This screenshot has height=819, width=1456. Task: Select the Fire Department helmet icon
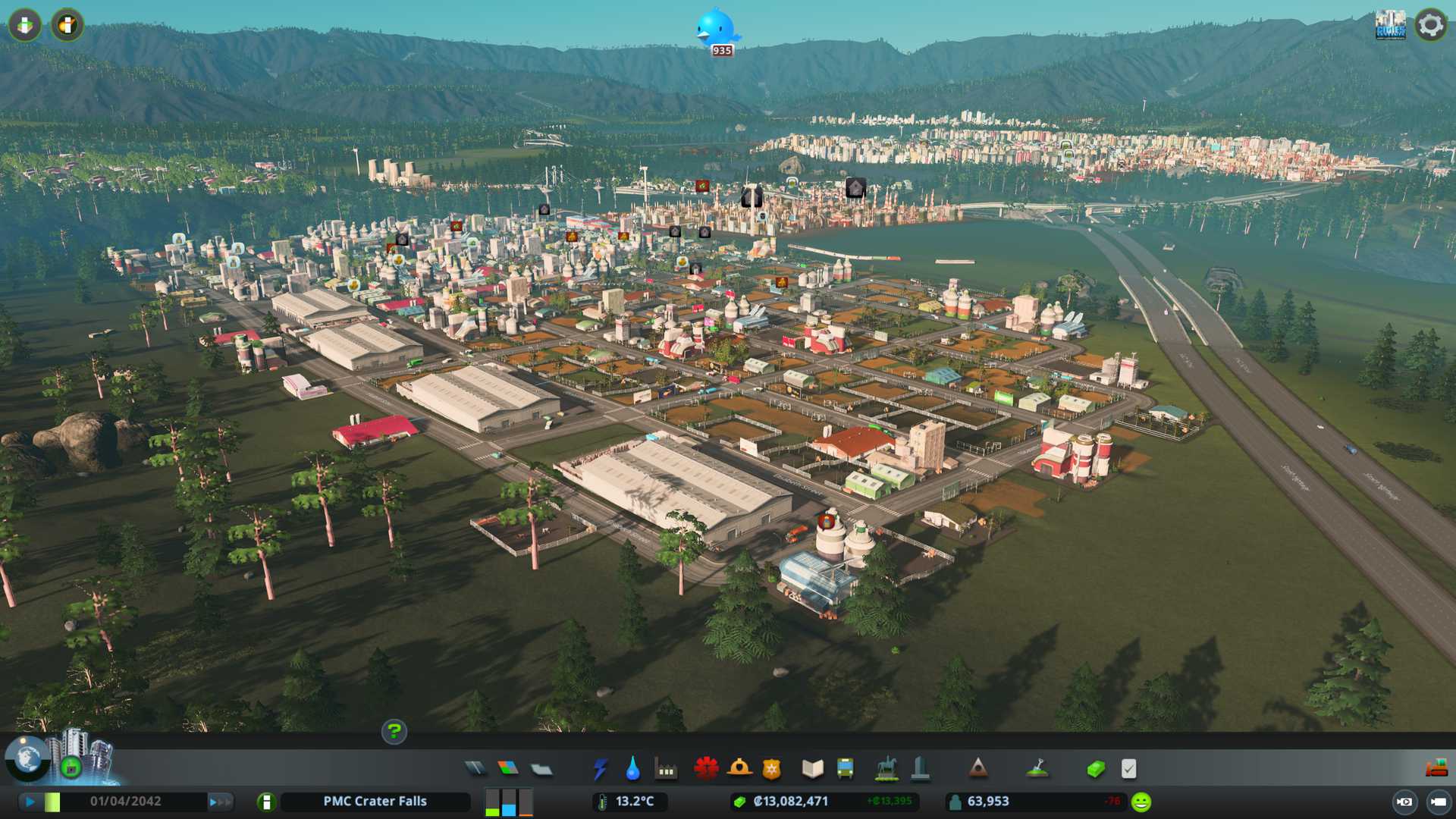pyautogui.click(x=739, y=769)
